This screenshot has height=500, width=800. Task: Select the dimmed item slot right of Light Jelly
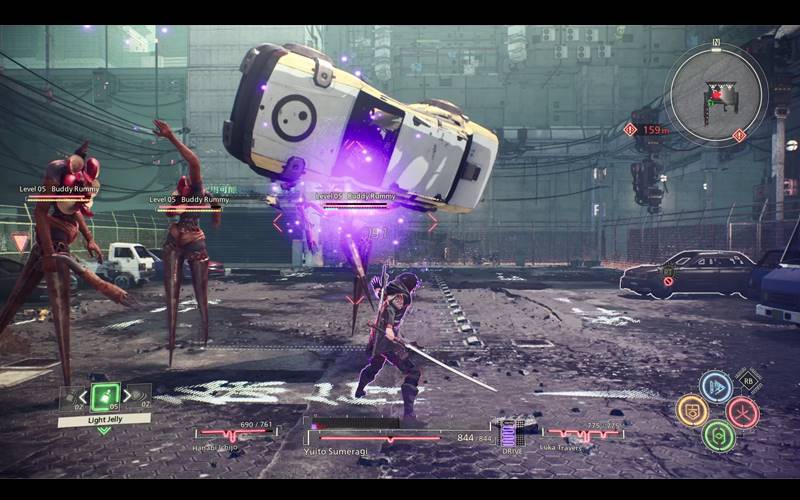[140, 398]
